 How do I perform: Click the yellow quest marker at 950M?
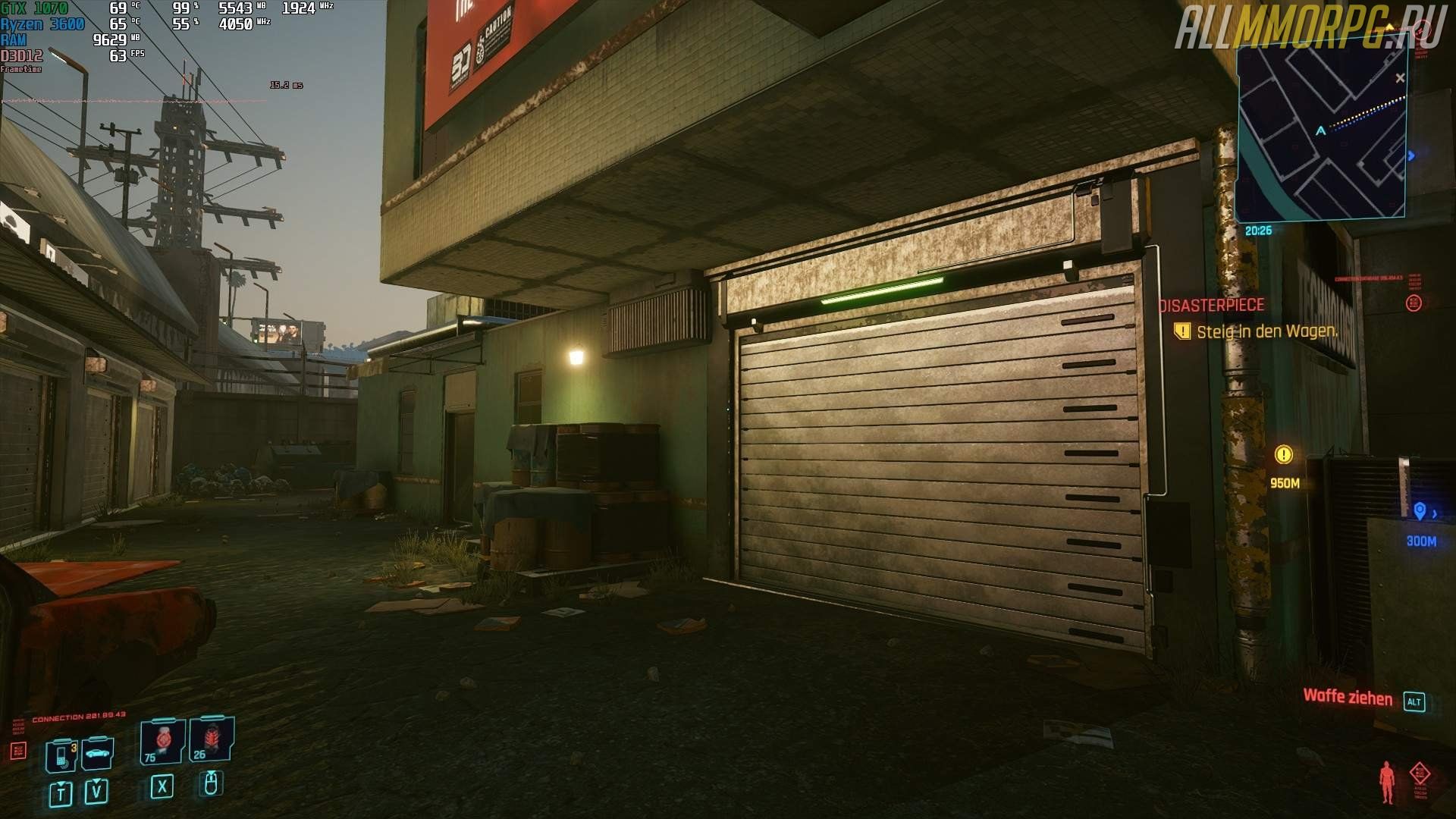[x=1283, y=455]
